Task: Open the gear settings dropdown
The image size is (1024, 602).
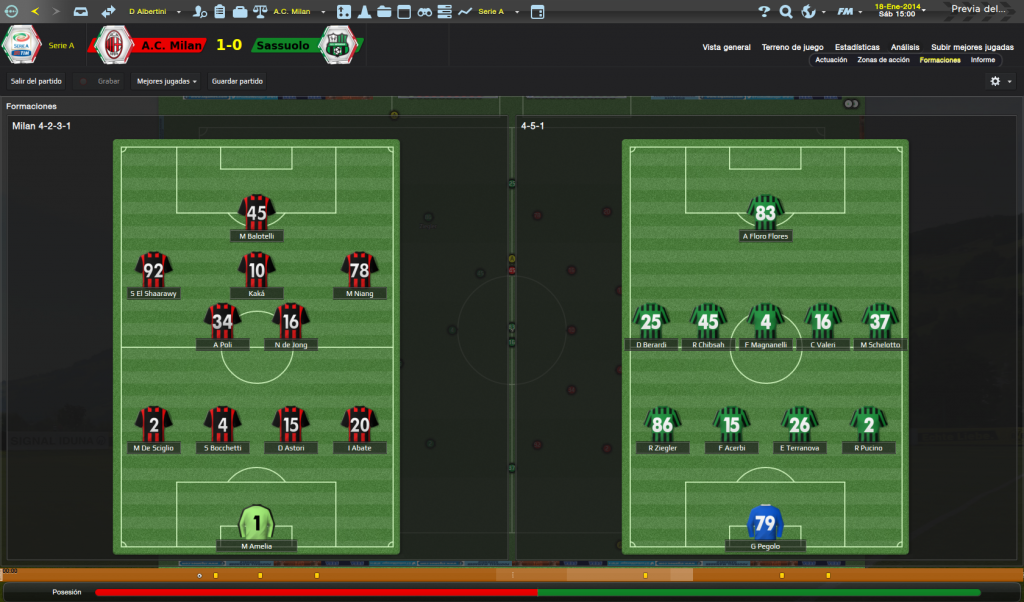Action: point(1000,81)
